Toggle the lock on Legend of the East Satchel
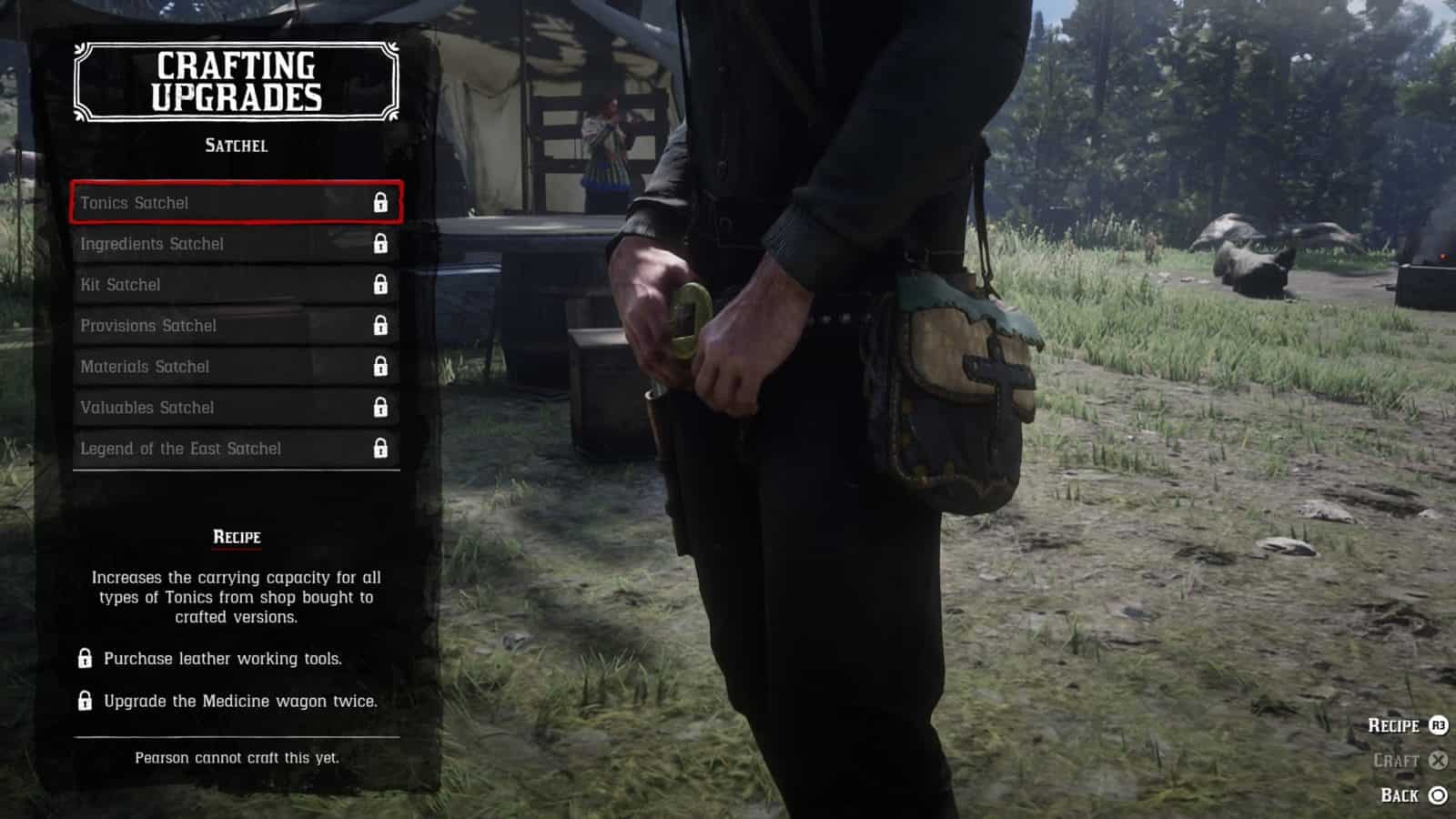This screenshot has width=1456, height=819. (x=379, y=449)
